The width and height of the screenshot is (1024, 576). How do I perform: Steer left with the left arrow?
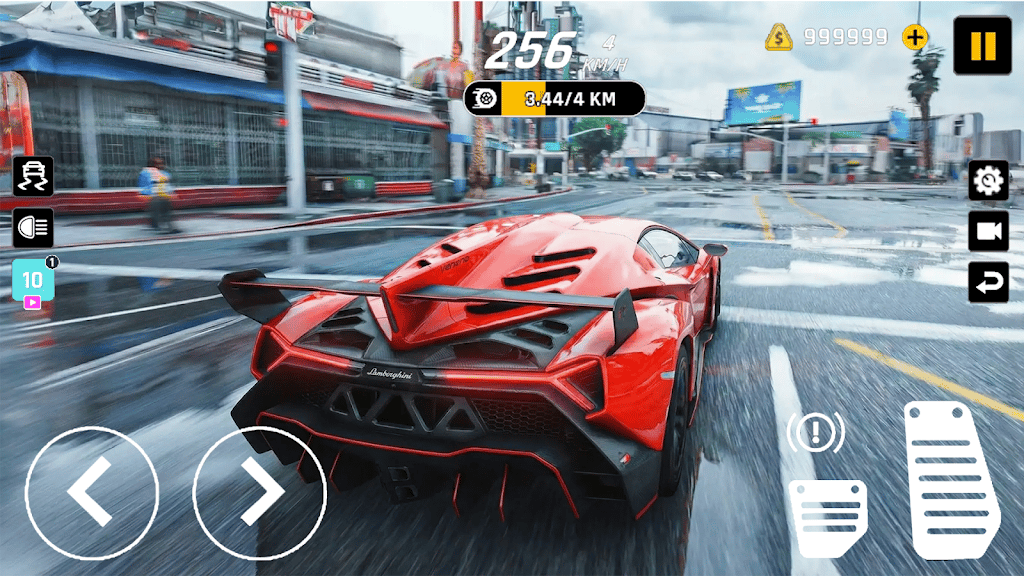tap(92, 493)
